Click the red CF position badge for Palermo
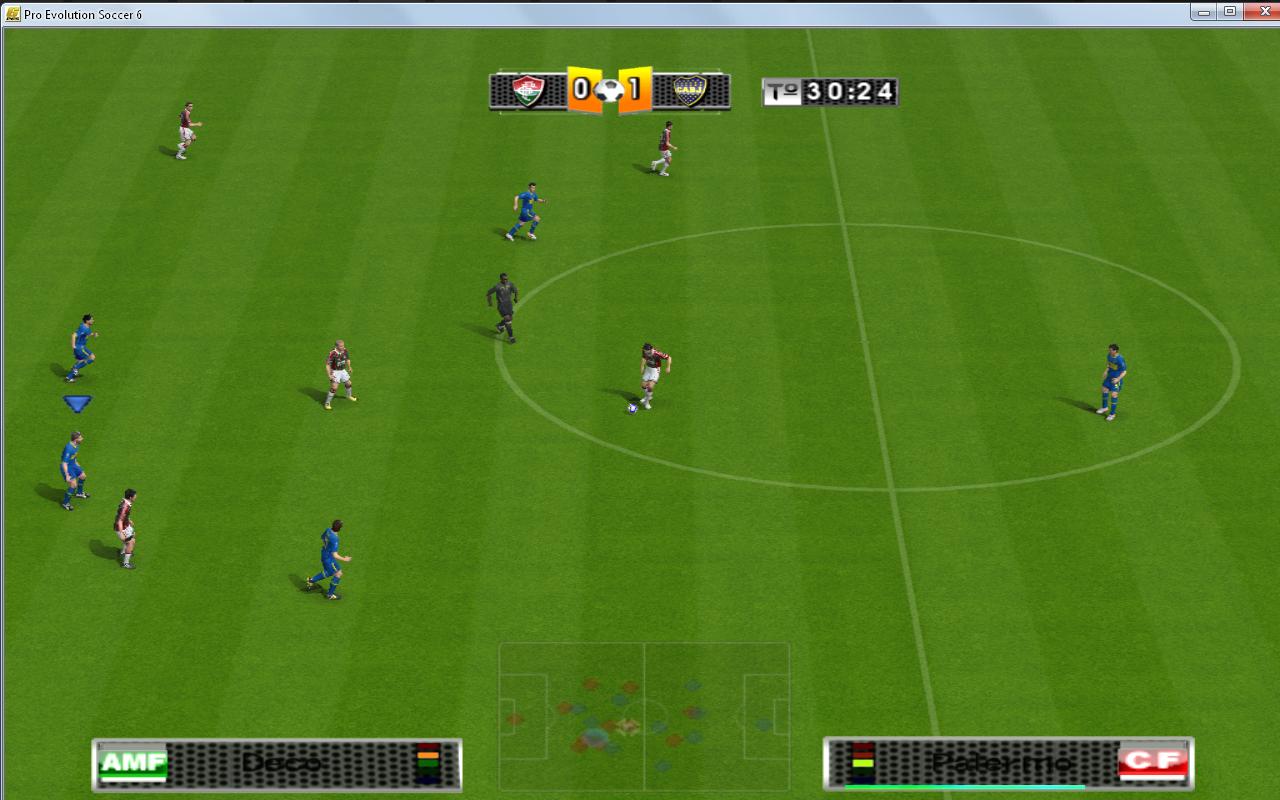This screenshot has height=800, width=1280. pos(1155,763)
